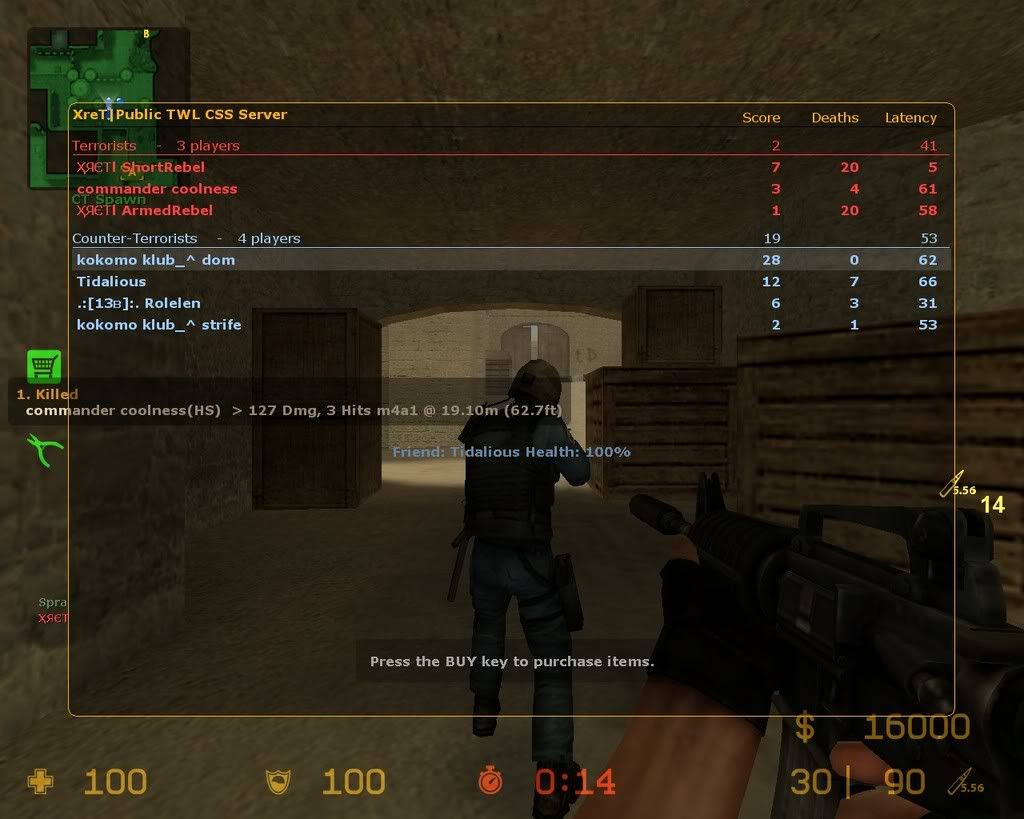Select commander coolness on the scoreboard
This screenshot has width=1024, height=819.
pos(157,189)
